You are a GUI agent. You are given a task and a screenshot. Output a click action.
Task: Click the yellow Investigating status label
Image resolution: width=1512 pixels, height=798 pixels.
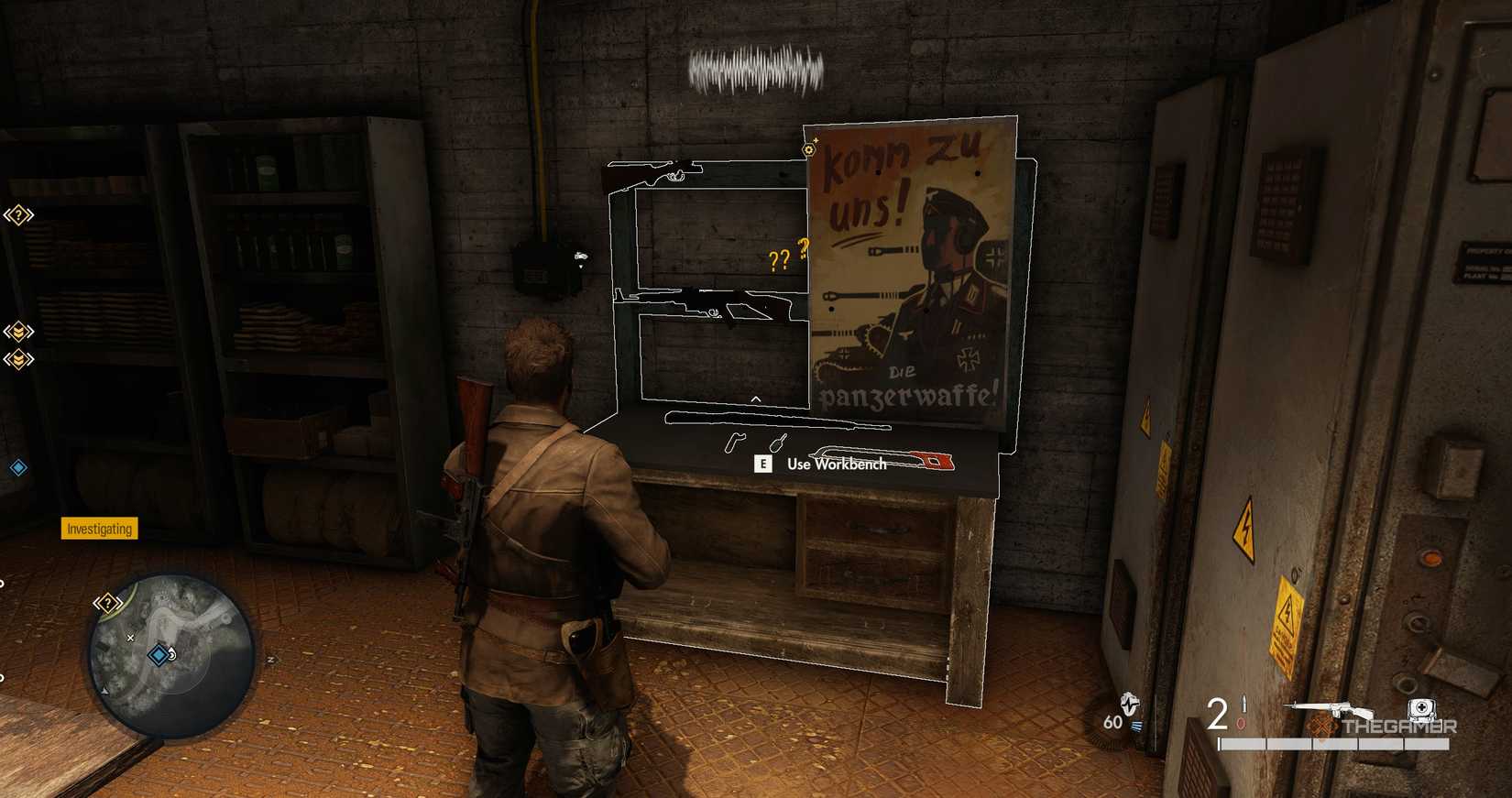coord(98,529)
